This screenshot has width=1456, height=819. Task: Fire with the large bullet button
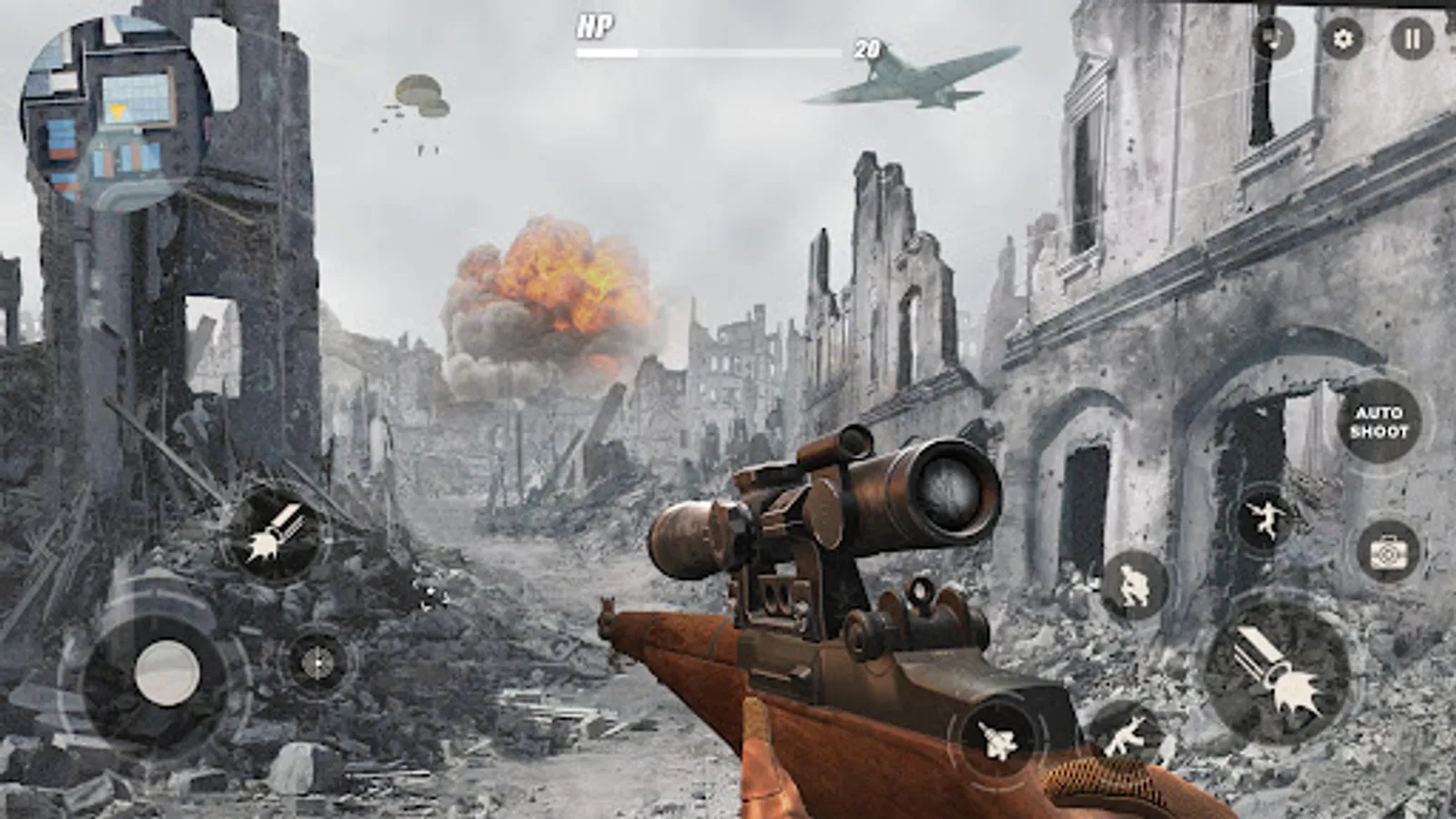point(1277,672)
